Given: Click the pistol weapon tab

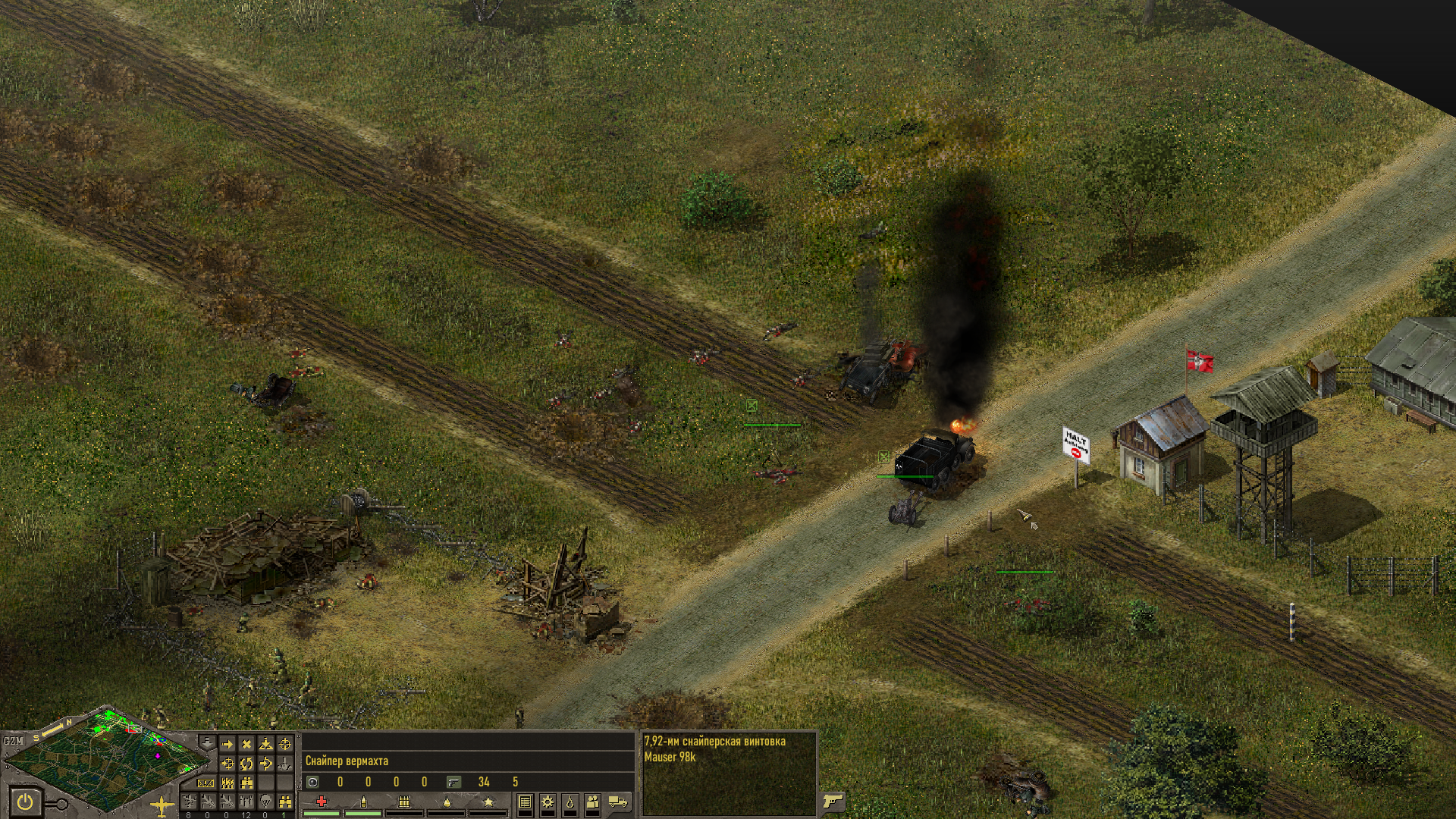Looking at the screenshot, I should click(x=833, y=802).
